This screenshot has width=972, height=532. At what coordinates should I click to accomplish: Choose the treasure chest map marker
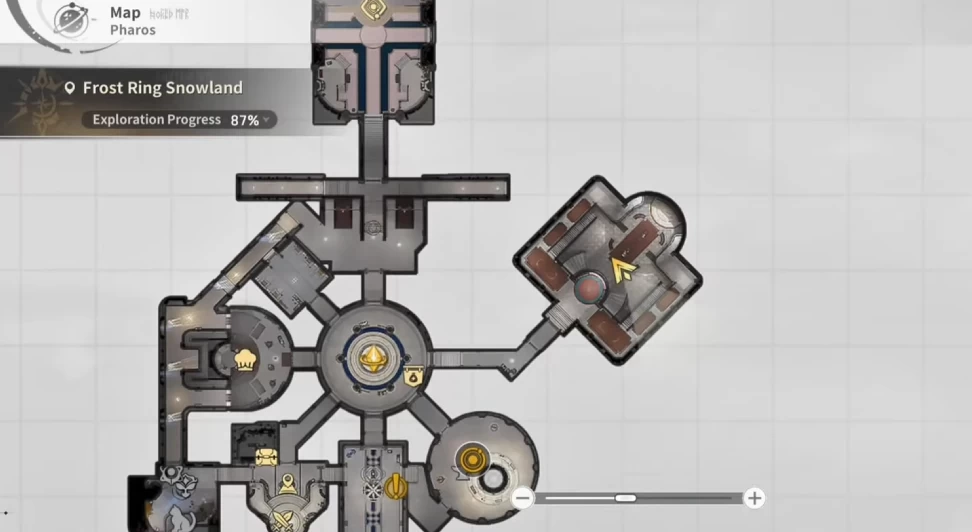point(265,457)
